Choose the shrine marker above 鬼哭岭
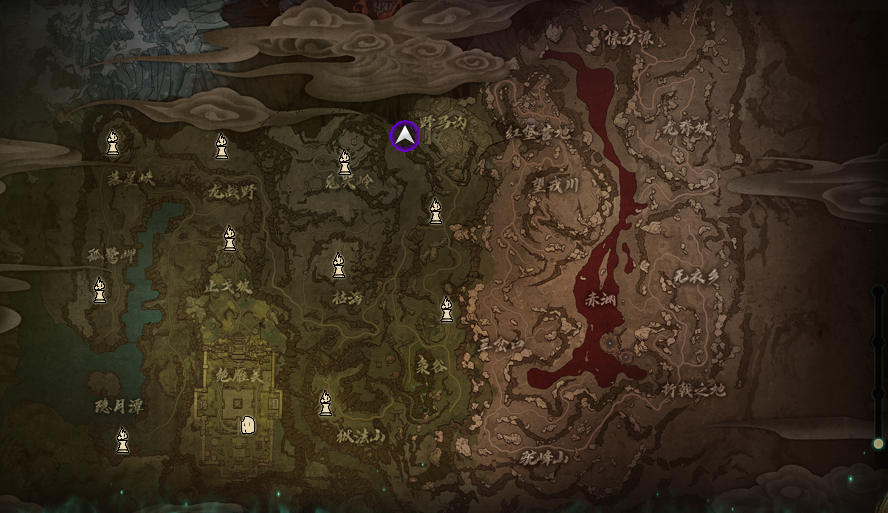888x513 pixels. (345, 162)
